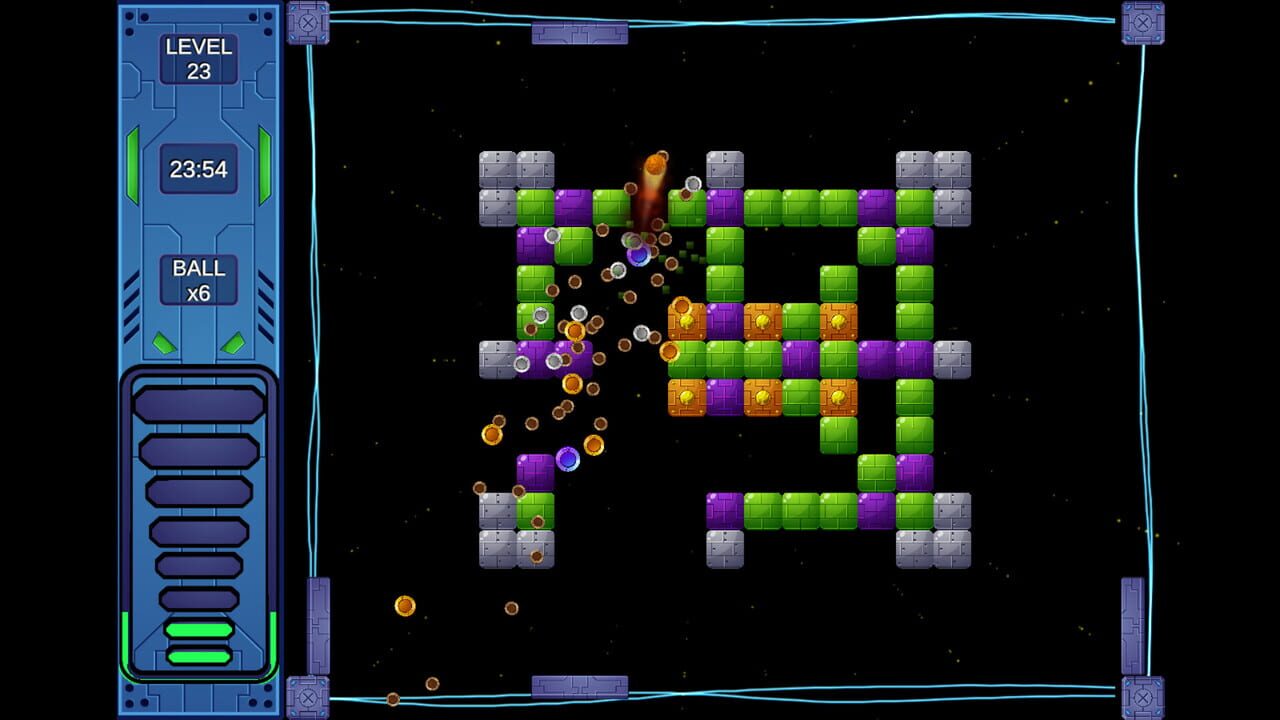The image size is (1280, 720).
Task: Select the orange gem brick on the right cluster
Action: pyautogui.click(x=838, y=320)
